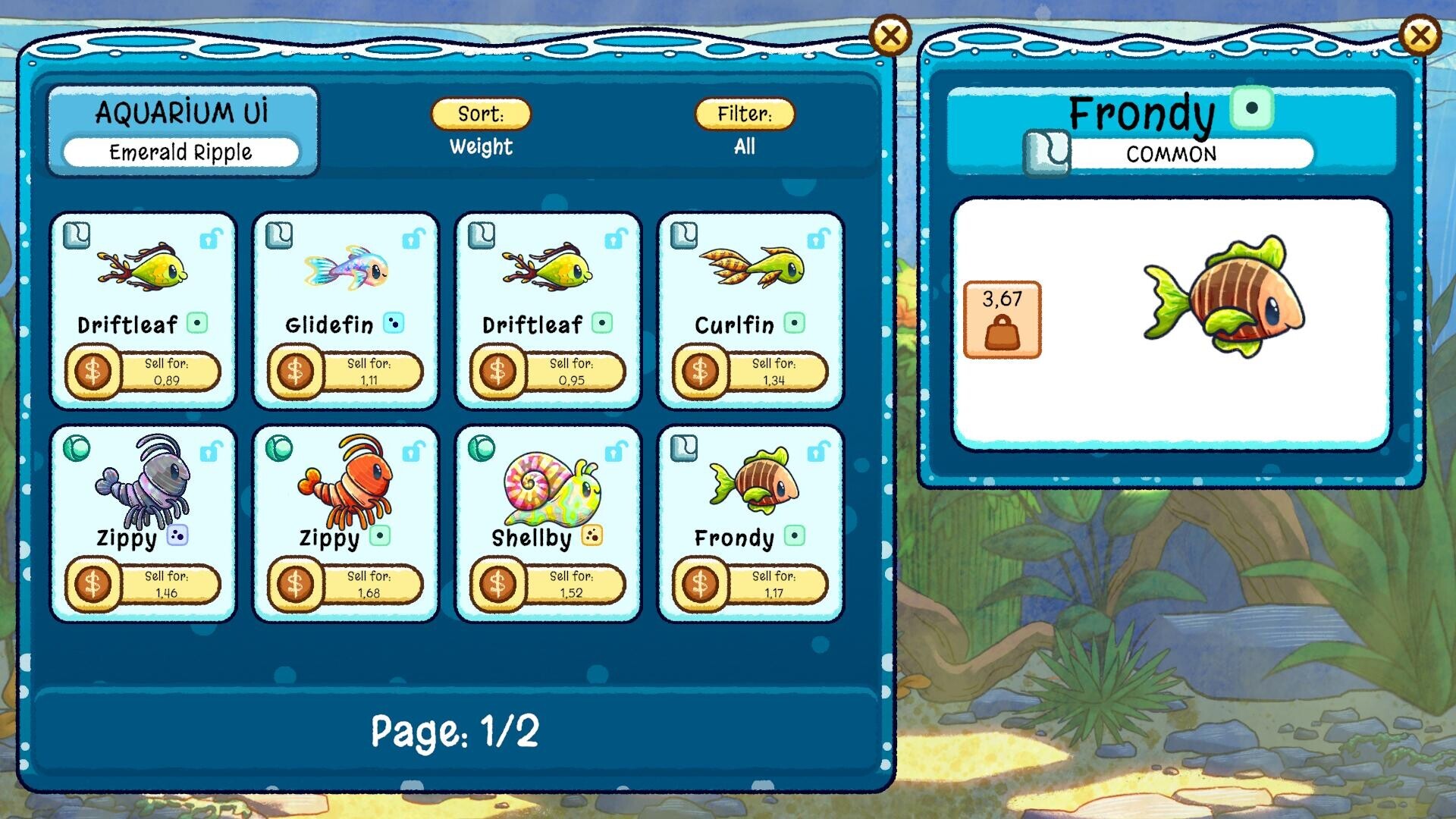Select the Shellby snail card

548,493
